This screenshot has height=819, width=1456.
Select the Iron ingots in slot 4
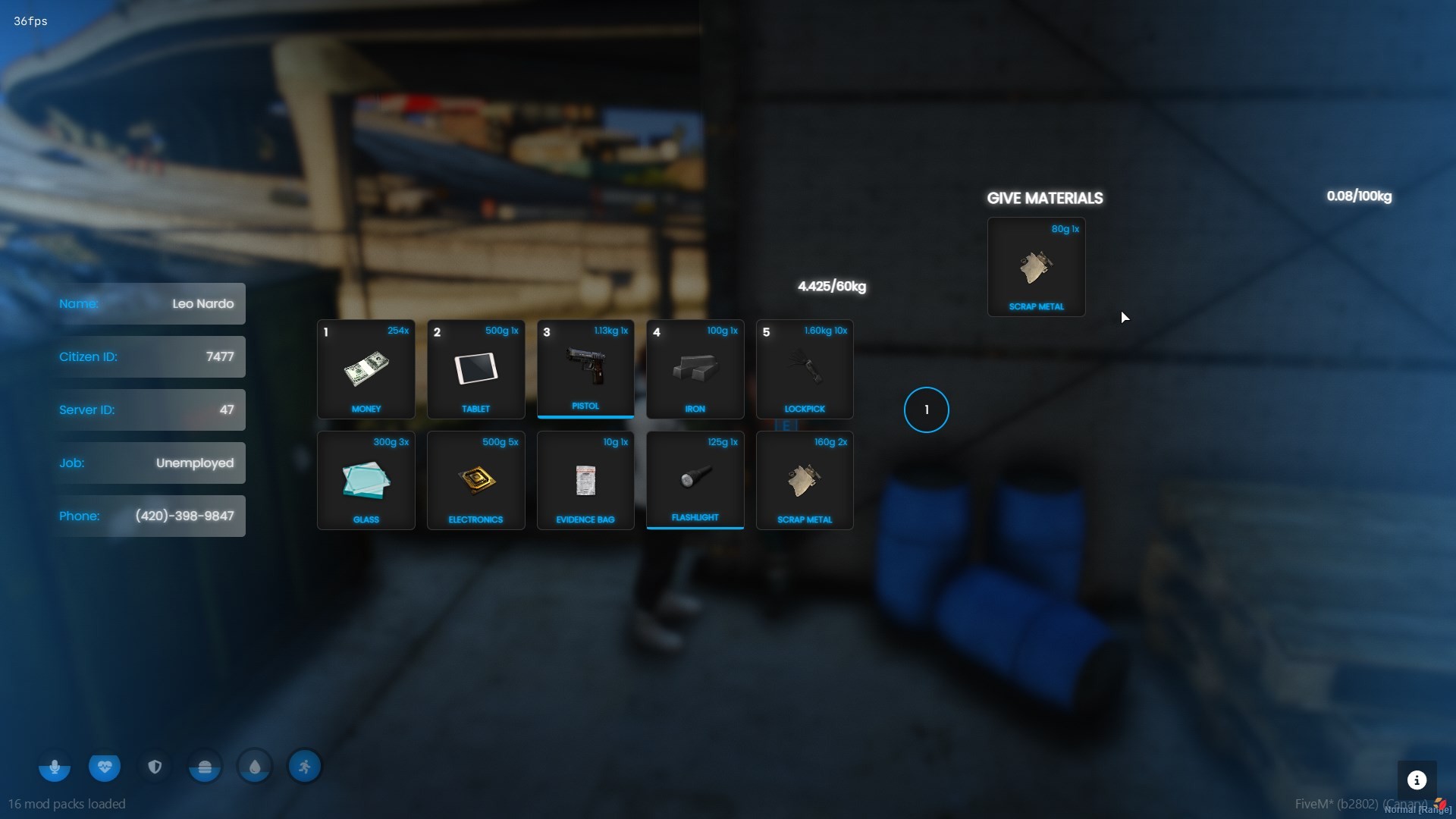pyautogui.click(x=695, y=369)
